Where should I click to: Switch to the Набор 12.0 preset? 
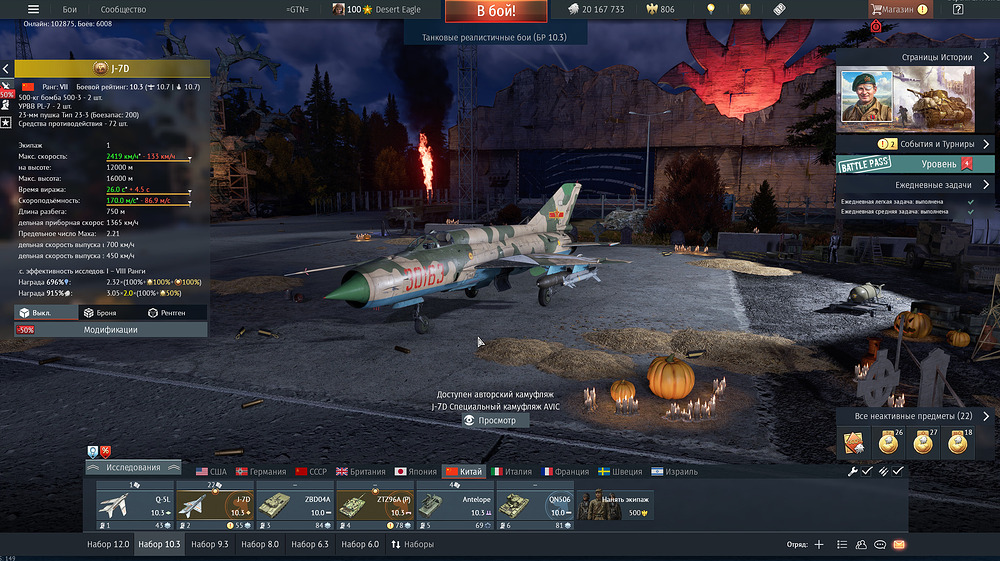point(108,544)
